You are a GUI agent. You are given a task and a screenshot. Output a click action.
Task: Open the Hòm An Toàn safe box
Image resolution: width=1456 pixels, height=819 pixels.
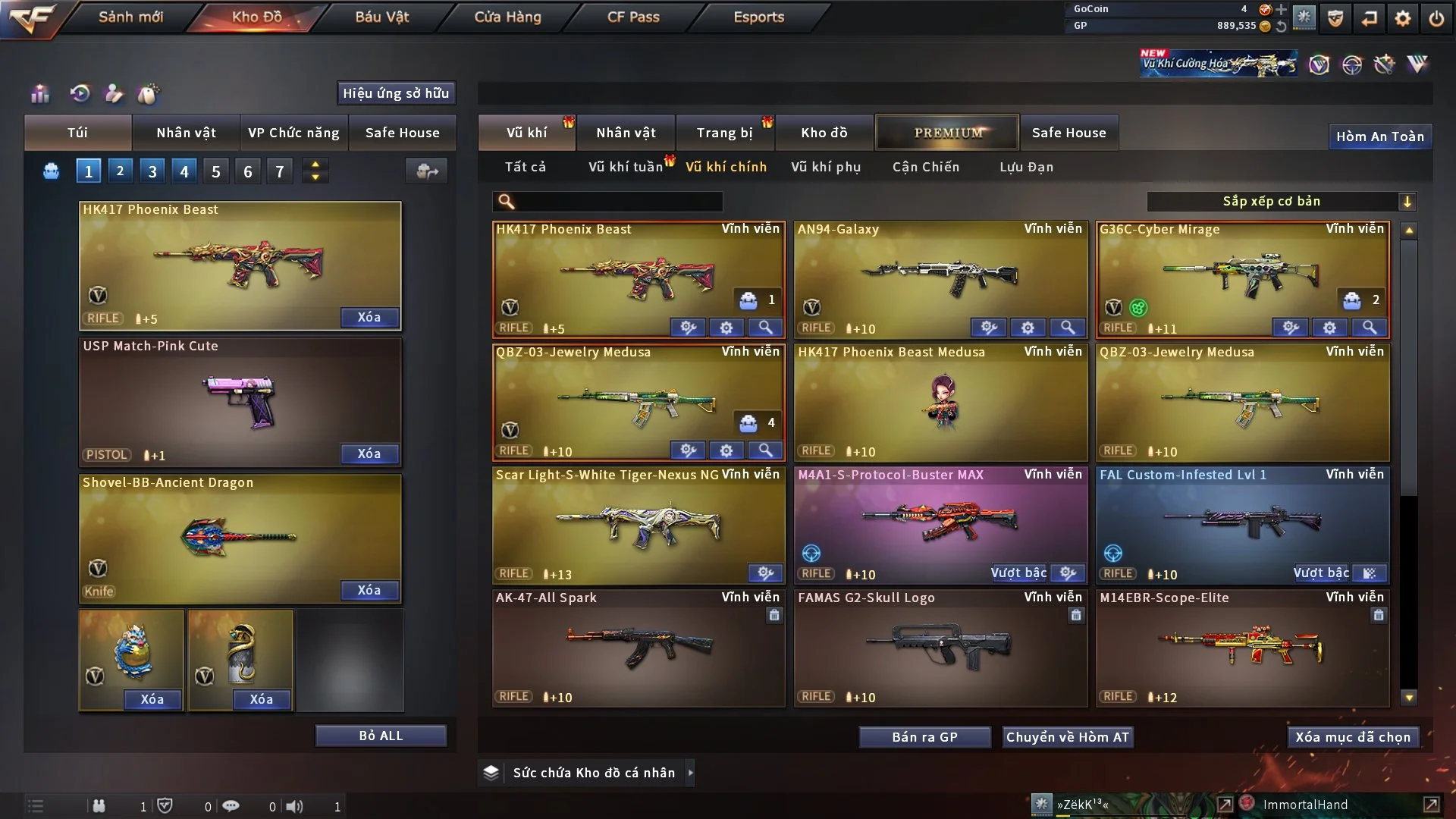point(1379,136)
